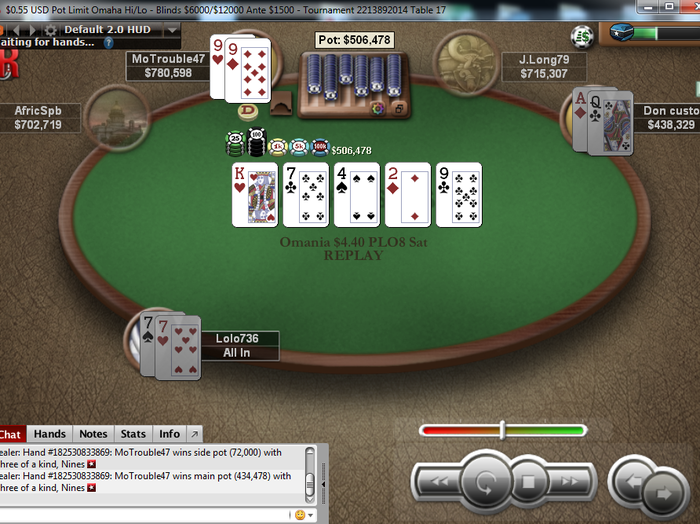Viewport: 700px width, 524px height.
Task: Click the chat message input field
Action: click(140, 514)
